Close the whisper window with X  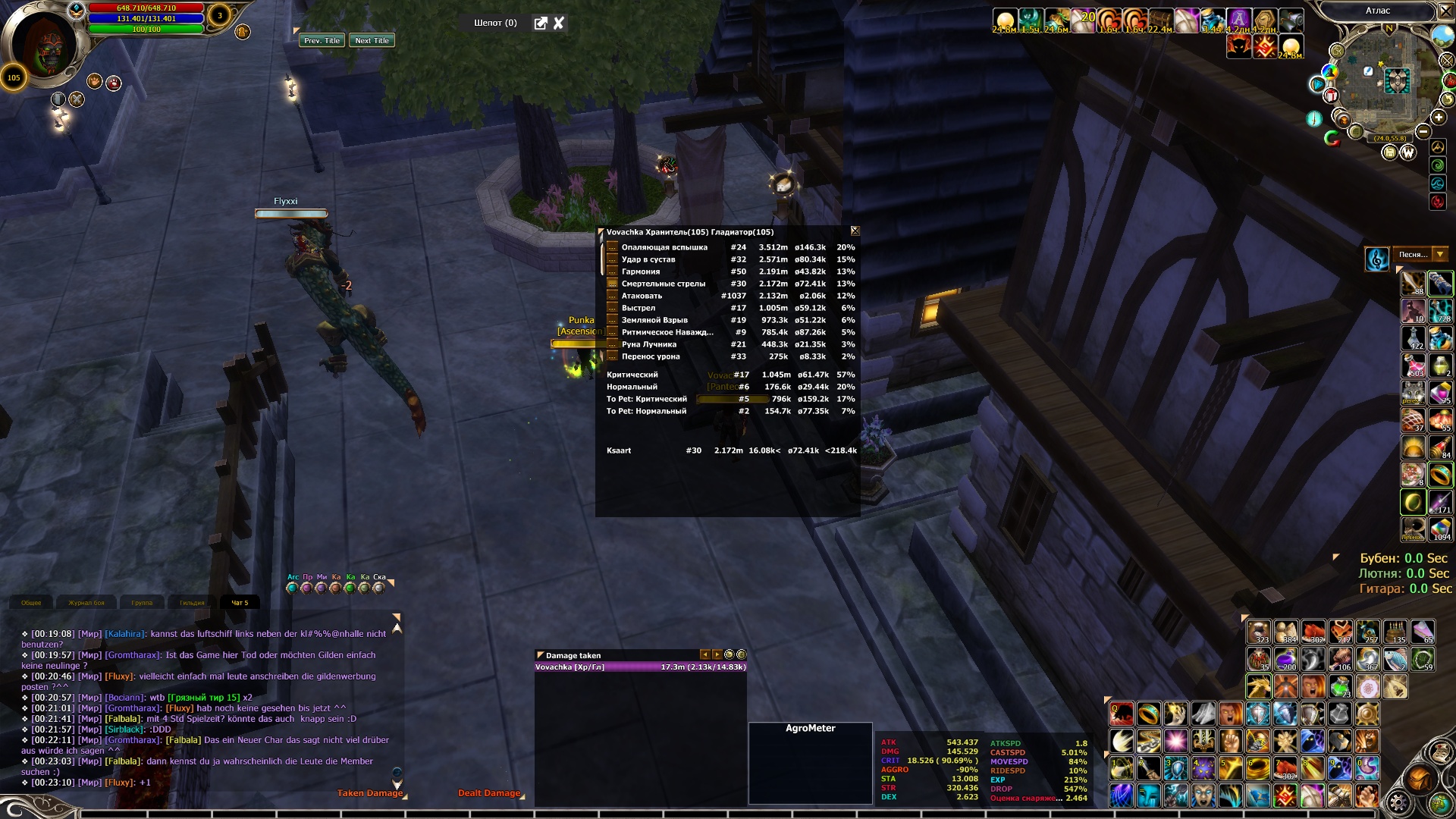tap(559, 24)
